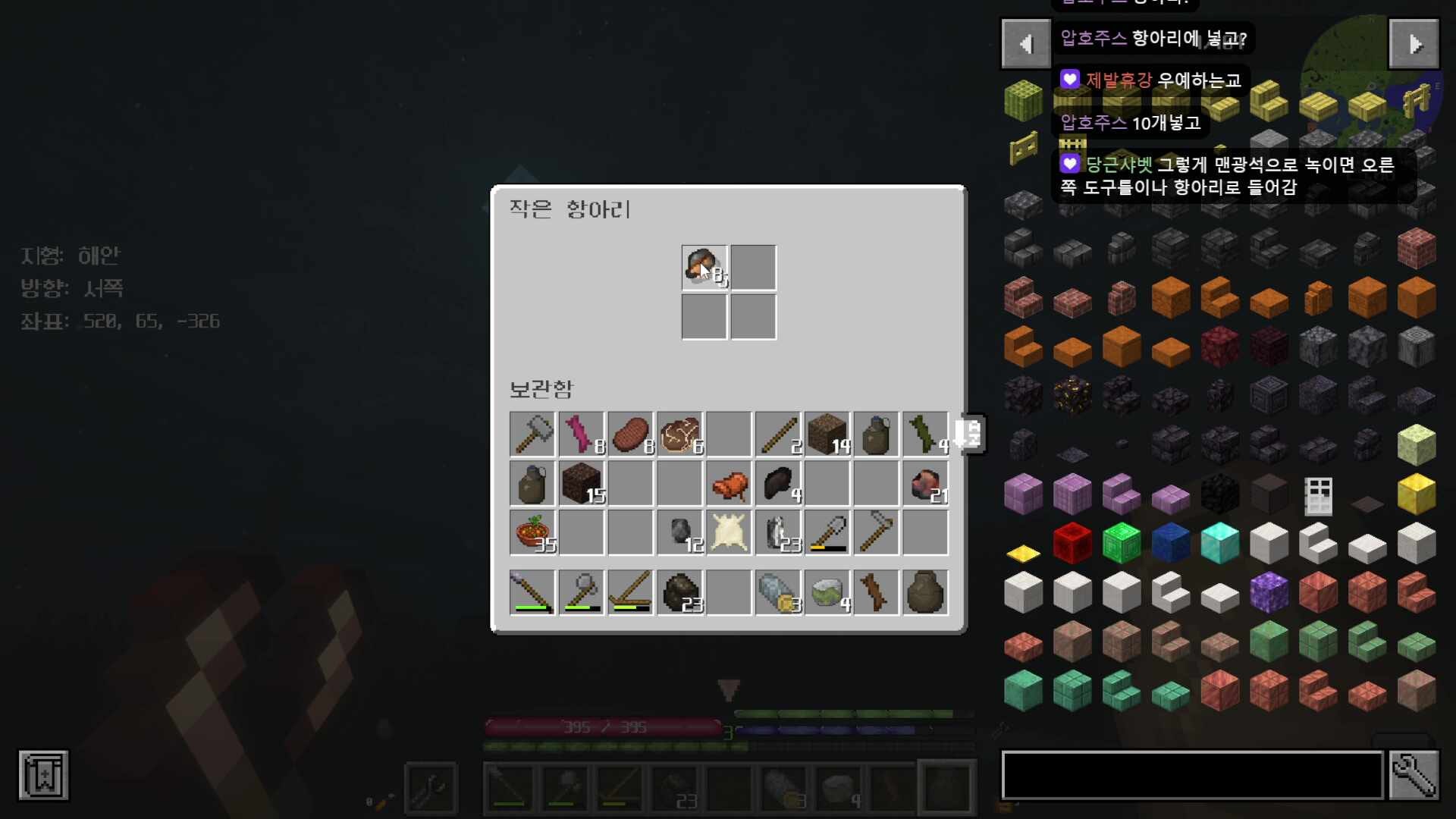
Task: Select the dark lump stack of 23 in hotbar
Action: pos(679,592)
